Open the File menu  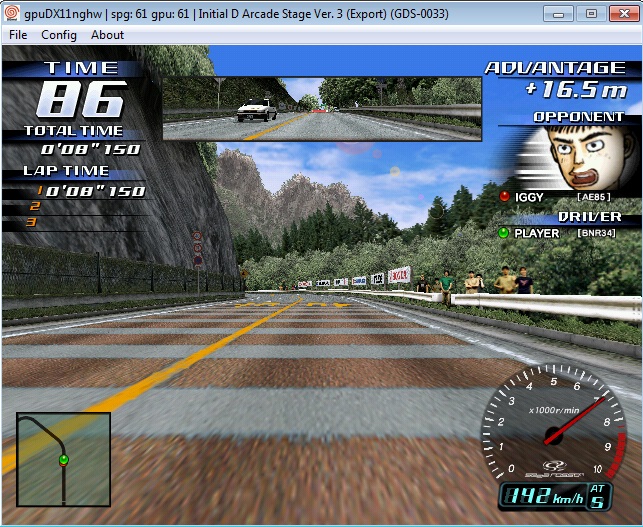(18, 35)
